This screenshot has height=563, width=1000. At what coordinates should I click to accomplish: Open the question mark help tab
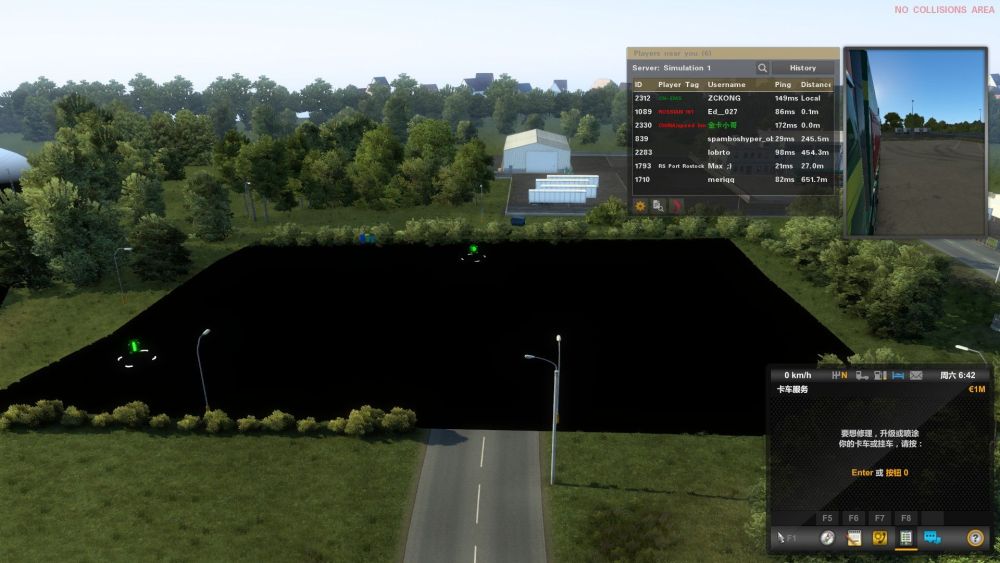pos(975,538)
